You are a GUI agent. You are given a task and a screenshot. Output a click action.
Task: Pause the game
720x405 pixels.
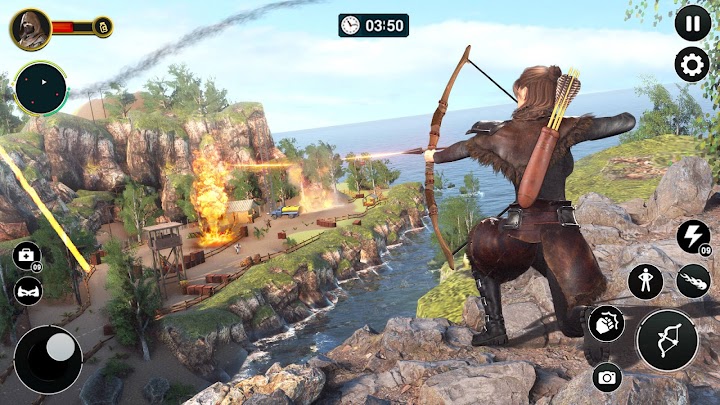click(x=692, y=22)
